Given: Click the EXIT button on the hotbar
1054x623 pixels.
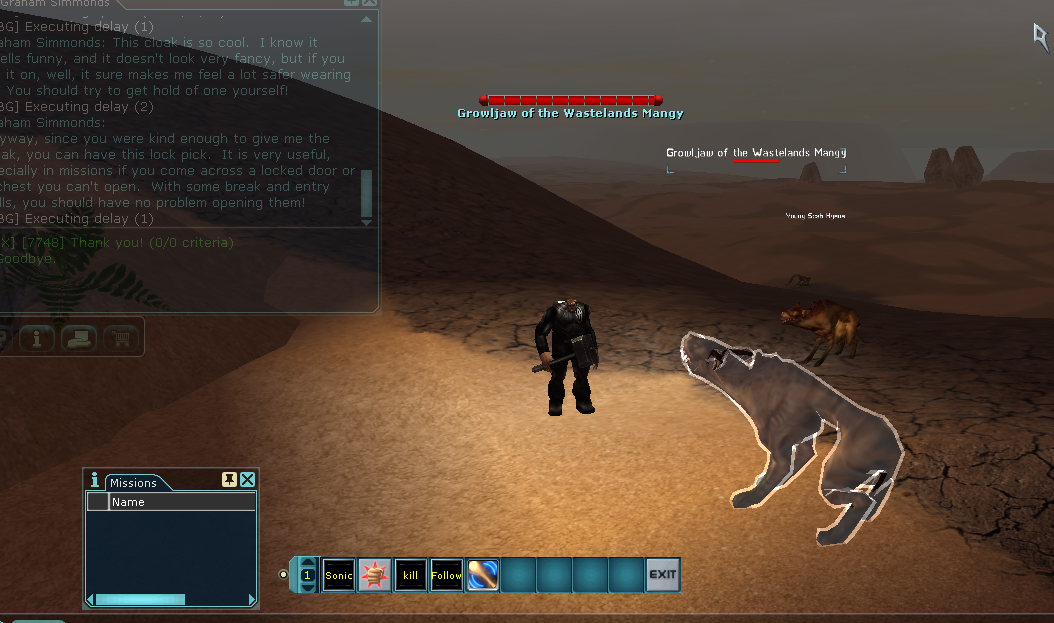Looking at the screenshot, I should click(662, 575).
